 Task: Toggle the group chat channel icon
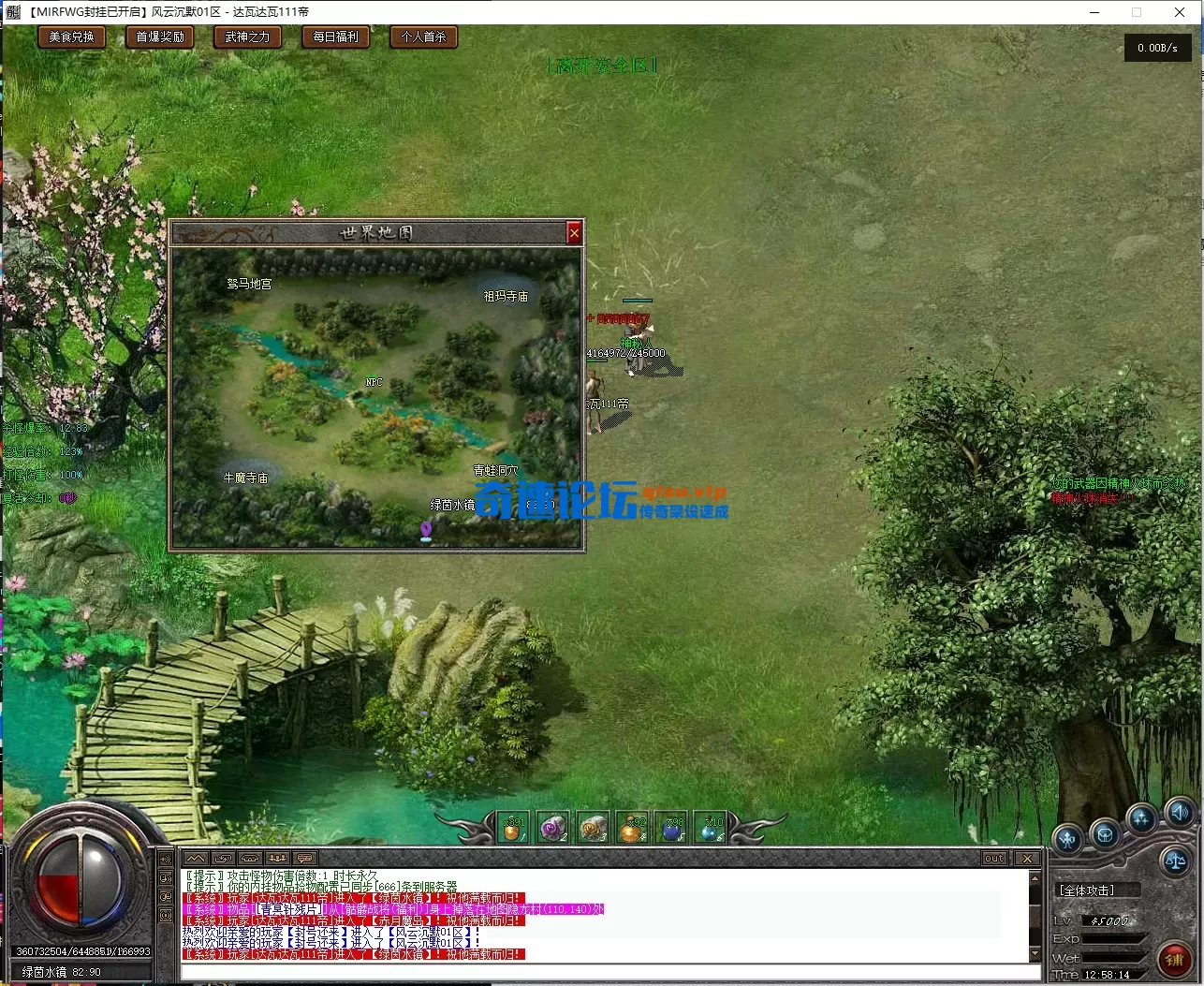(275, 858)
